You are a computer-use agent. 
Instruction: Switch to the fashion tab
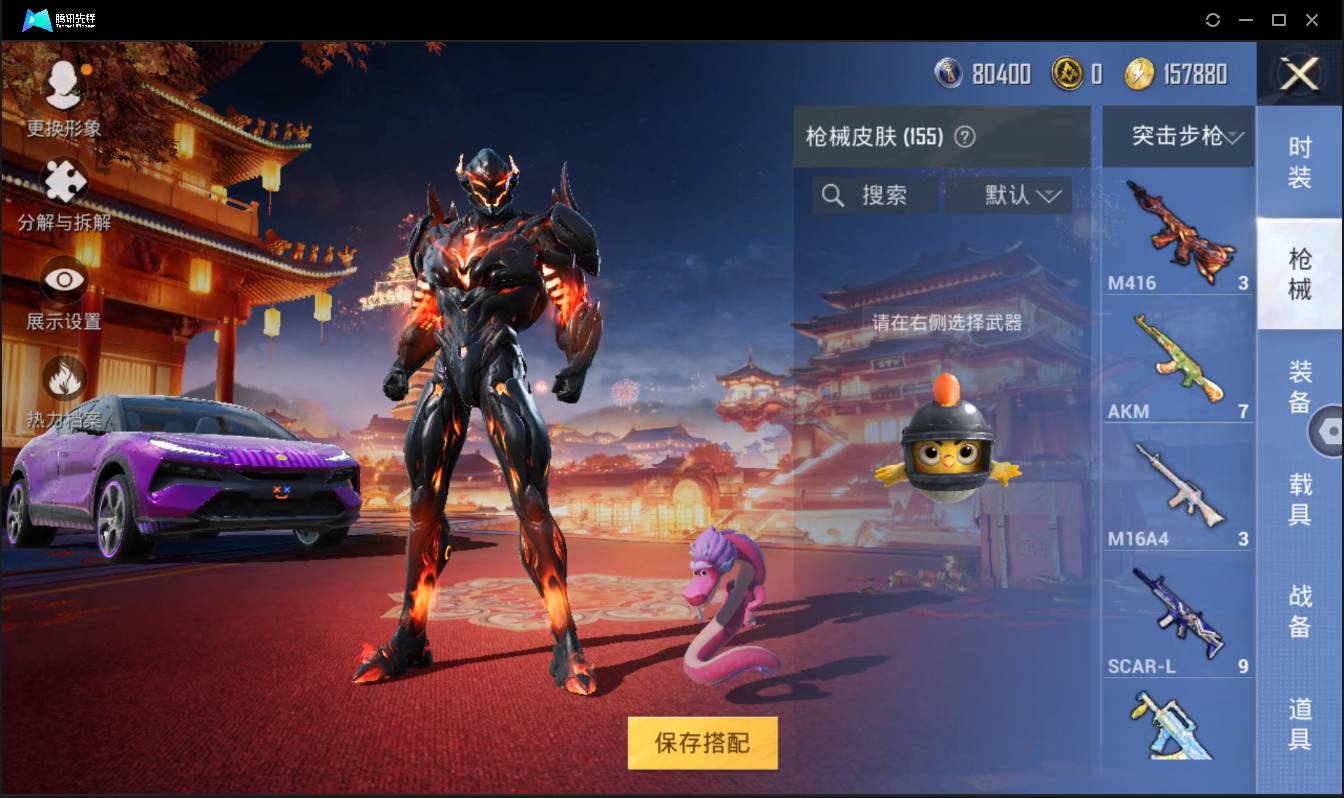[x=1300, y=160]
